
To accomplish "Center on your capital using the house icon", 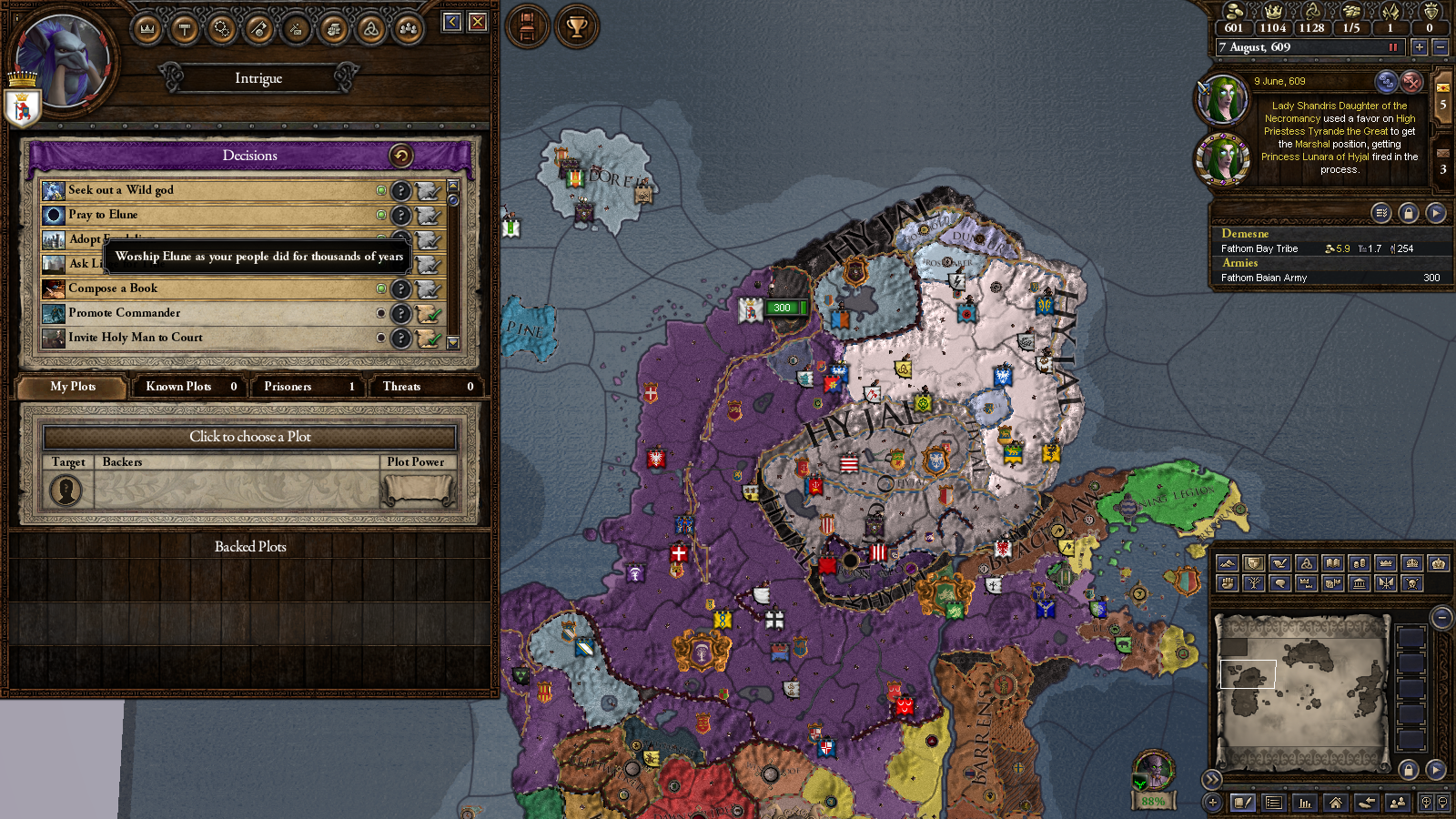I will pyautogui.click(x=1336, y=804).
